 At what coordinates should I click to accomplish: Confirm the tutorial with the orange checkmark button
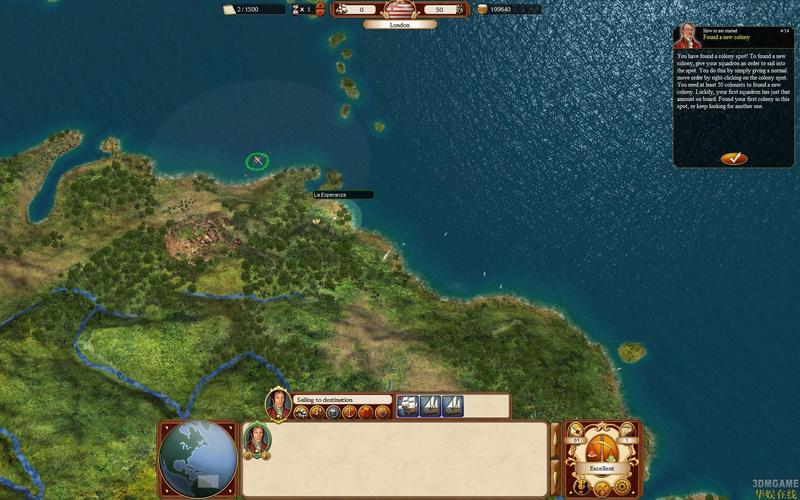(733, 158)
